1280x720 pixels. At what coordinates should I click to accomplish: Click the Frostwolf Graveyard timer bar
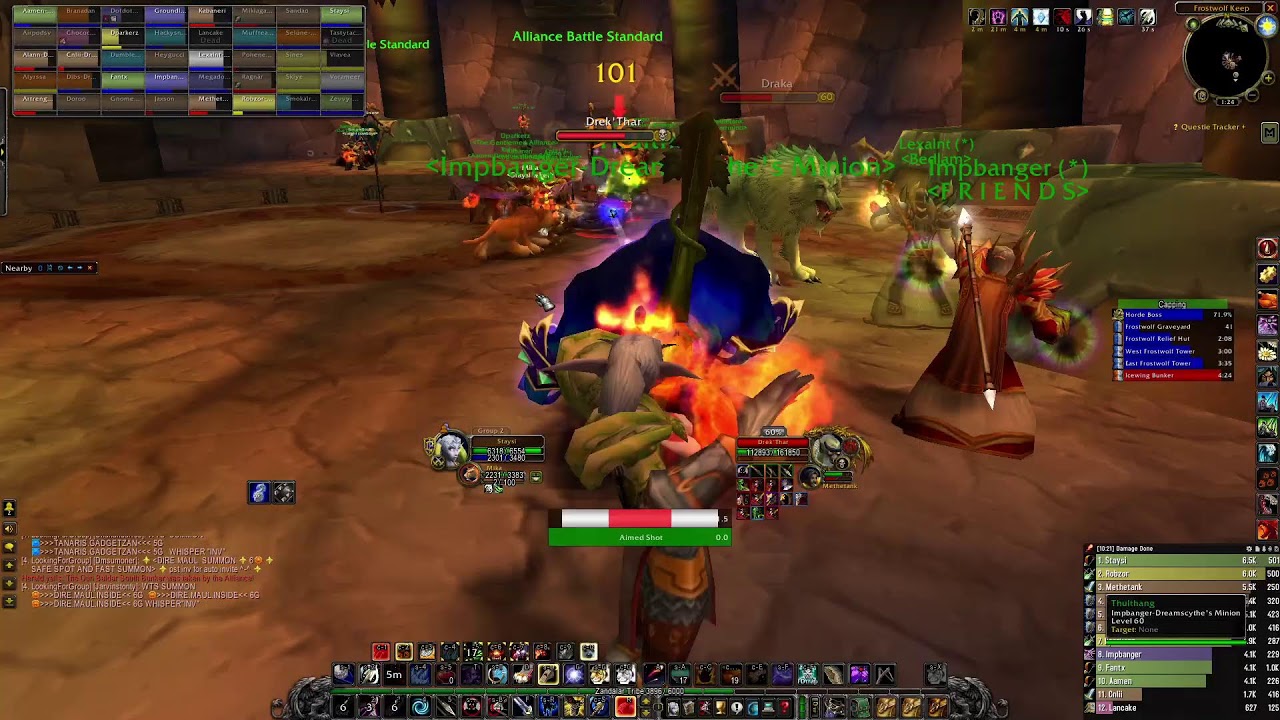tap(1175, 327)
